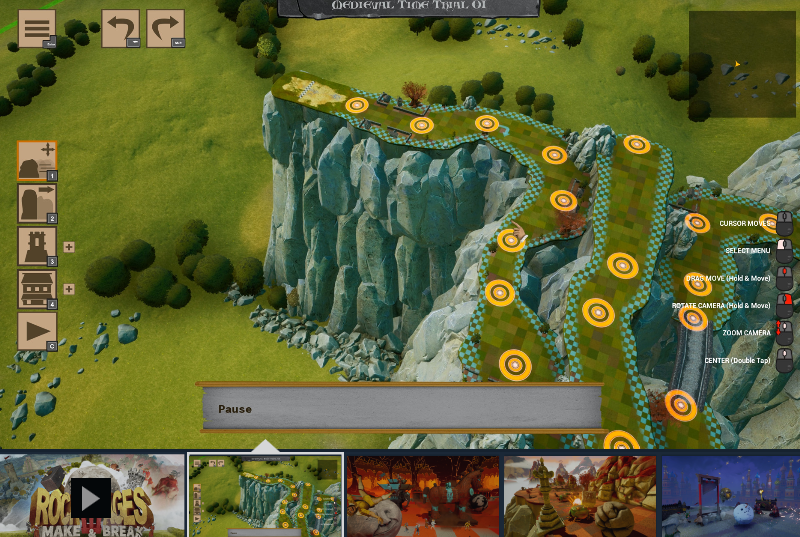Viewport: 800px width, 537px height.
Task: Select the add terrain tool
Action: coord(37,160)
